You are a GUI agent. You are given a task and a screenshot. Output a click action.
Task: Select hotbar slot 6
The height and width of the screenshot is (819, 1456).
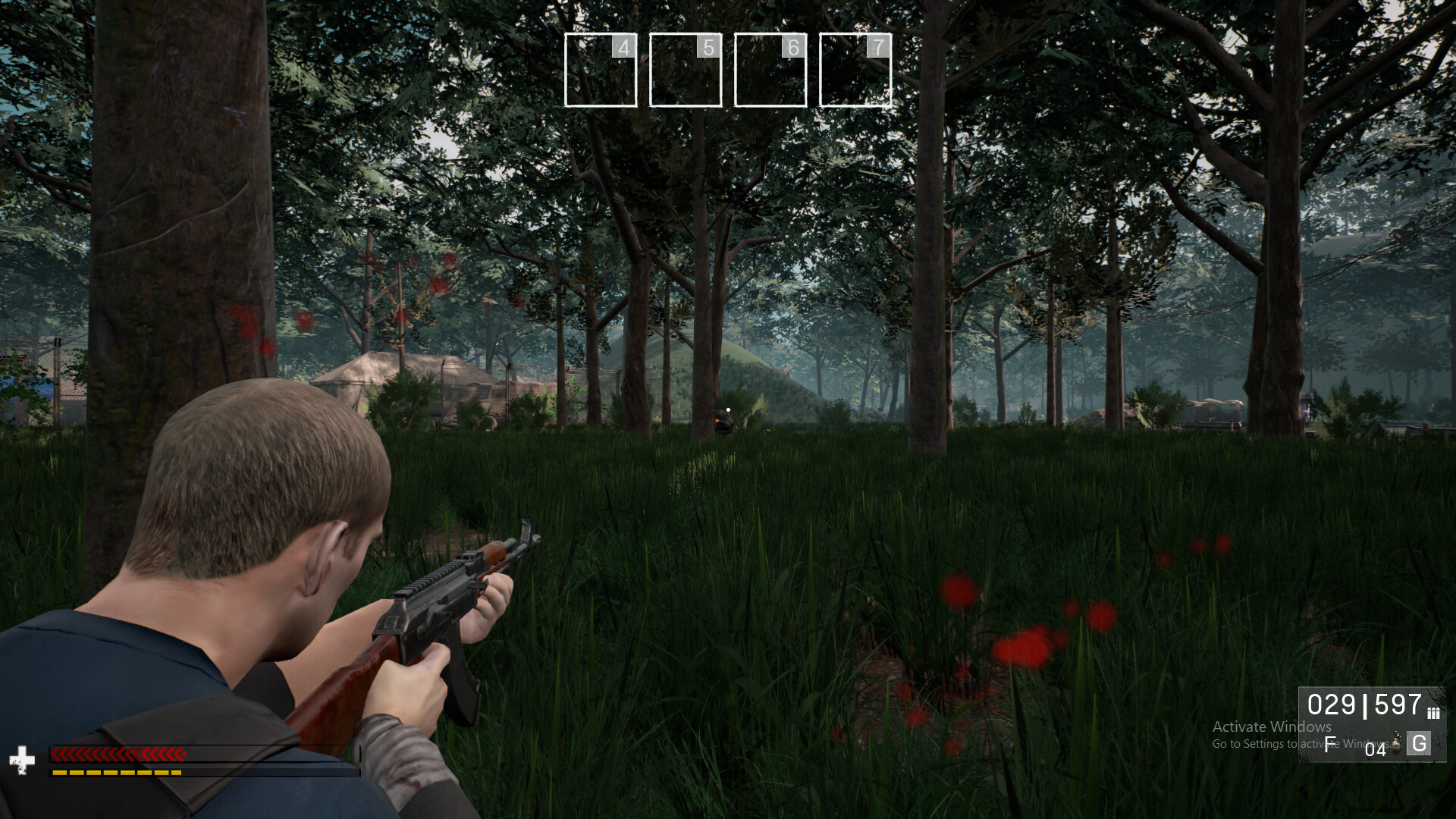click(x=770, y=70)
